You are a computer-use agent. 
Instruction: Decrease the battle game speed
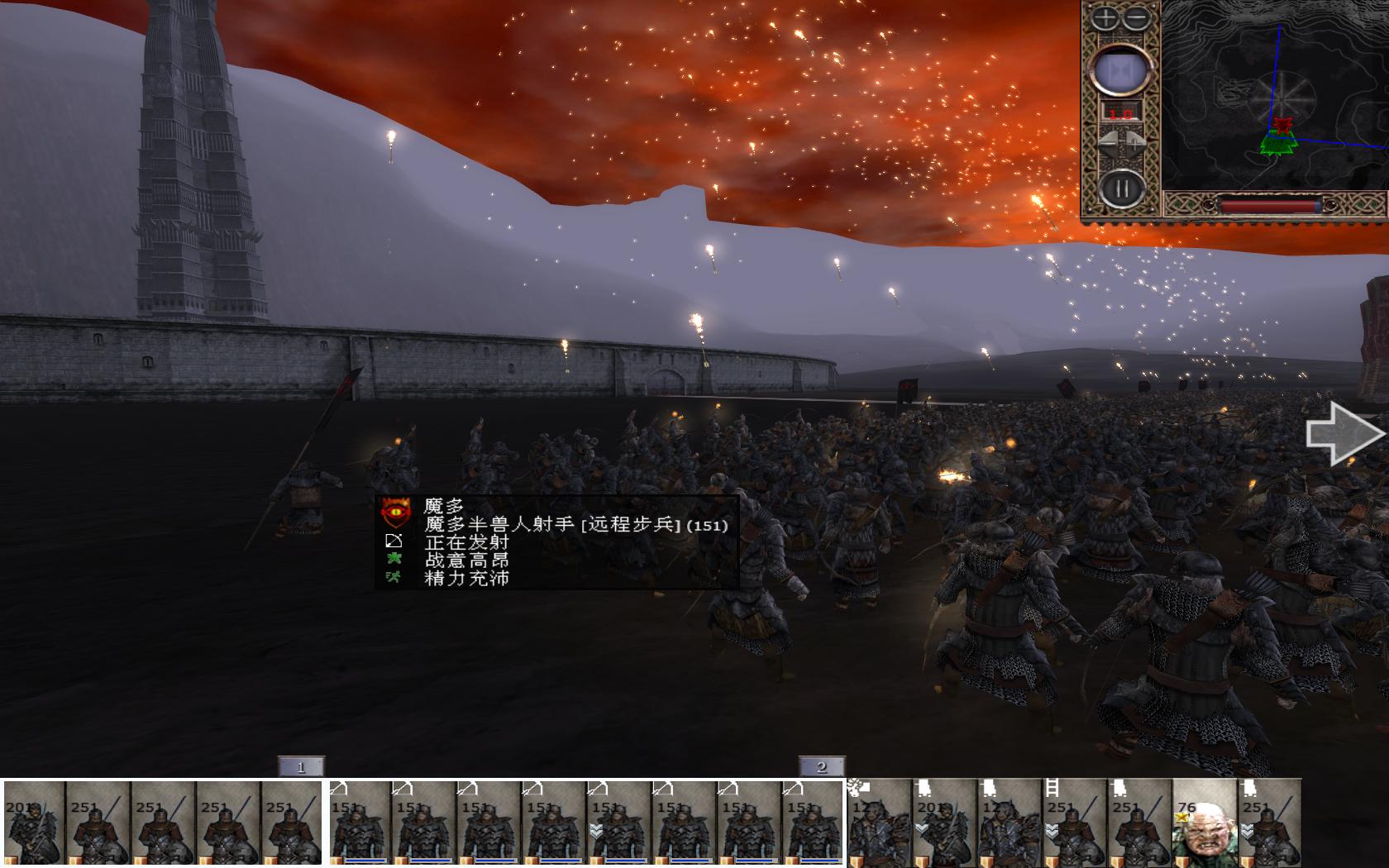(x=1108, y=143)
